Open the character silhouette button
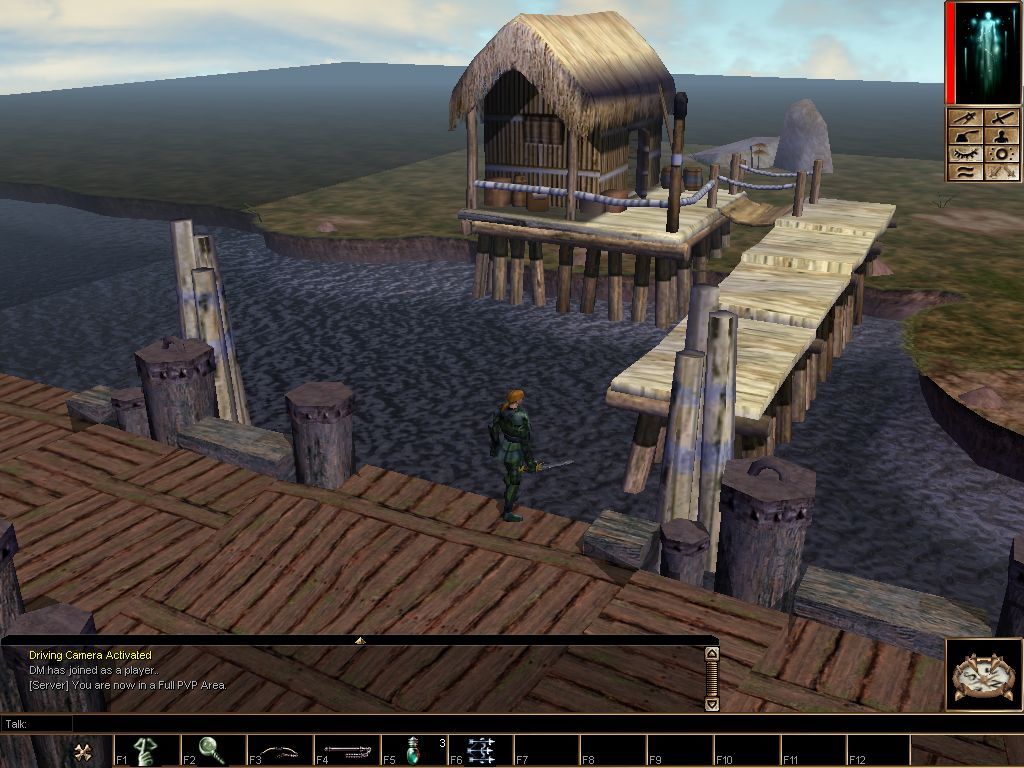This screenshot has width=1024, height=768. tap(1003, 137)
